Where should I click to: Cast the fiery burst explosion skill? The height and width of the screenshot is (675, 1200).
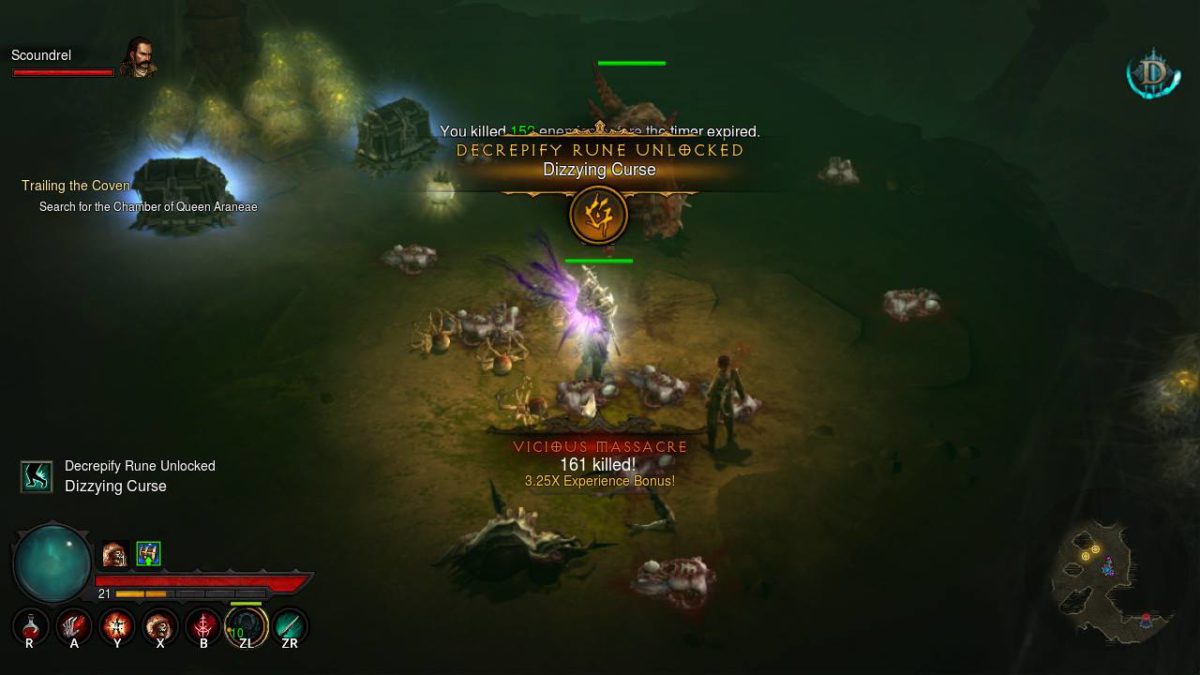point(117,627)
